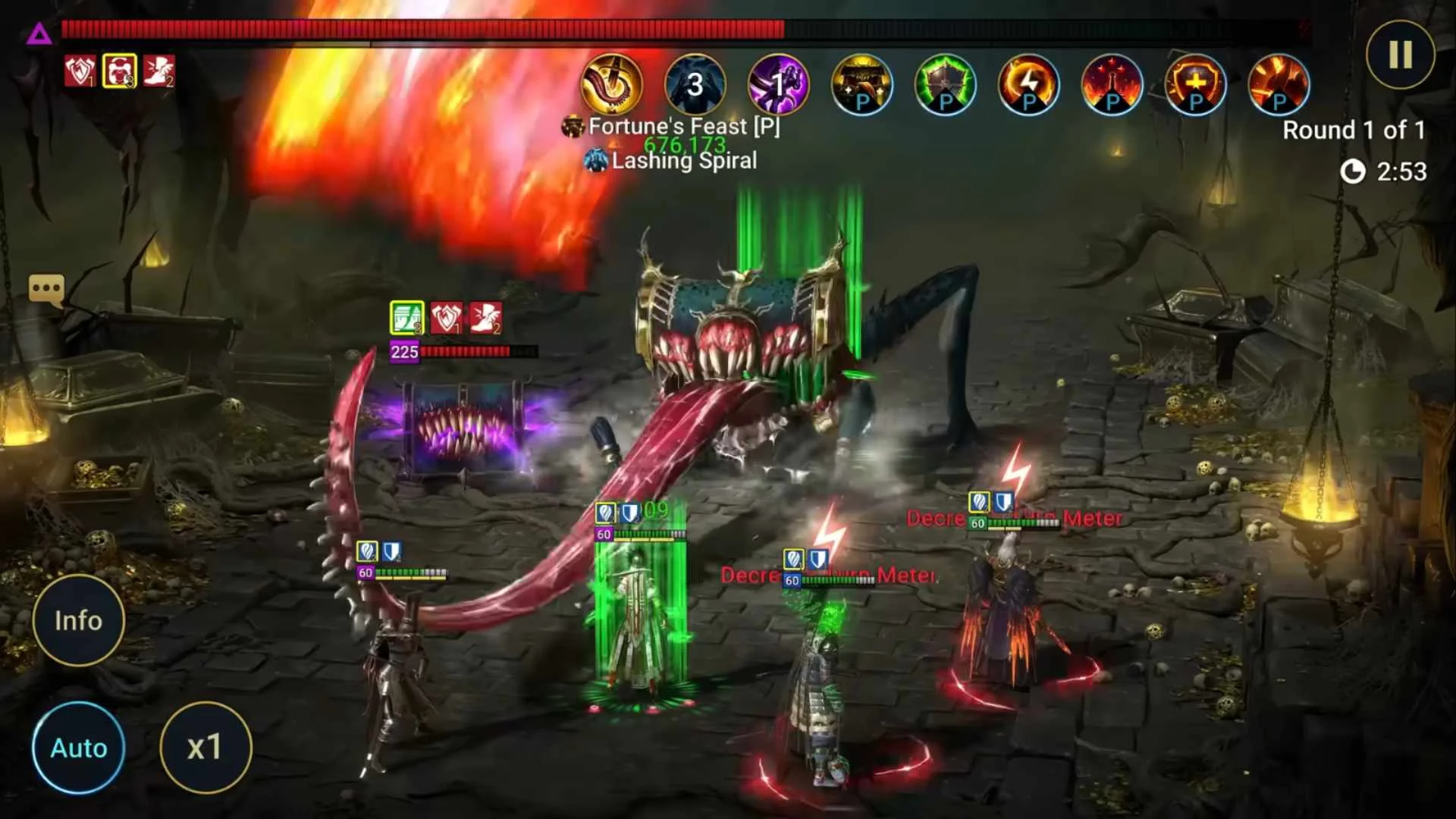Open the battle Info panel
The width and height of the screenshot is (1456, 819).
point(78,620)
